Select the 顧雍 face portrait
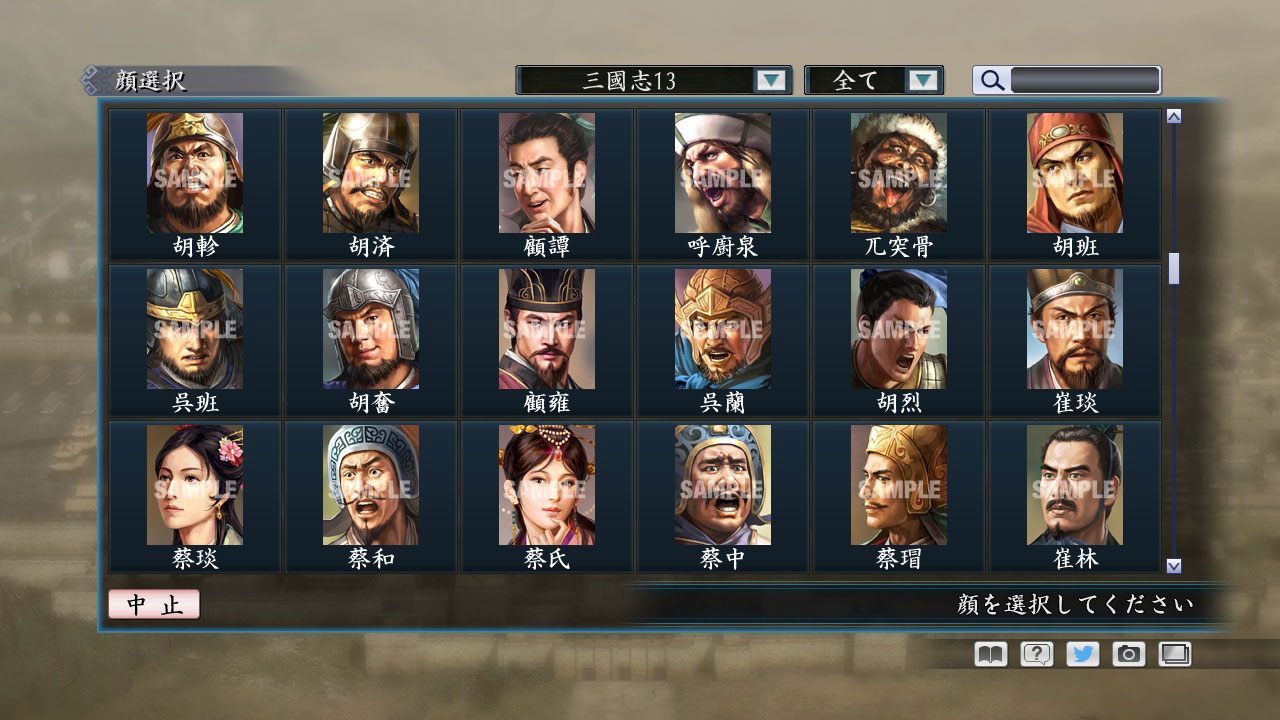Image resolution: width=1280 pixels, height=720 pixels. (547, 330)
